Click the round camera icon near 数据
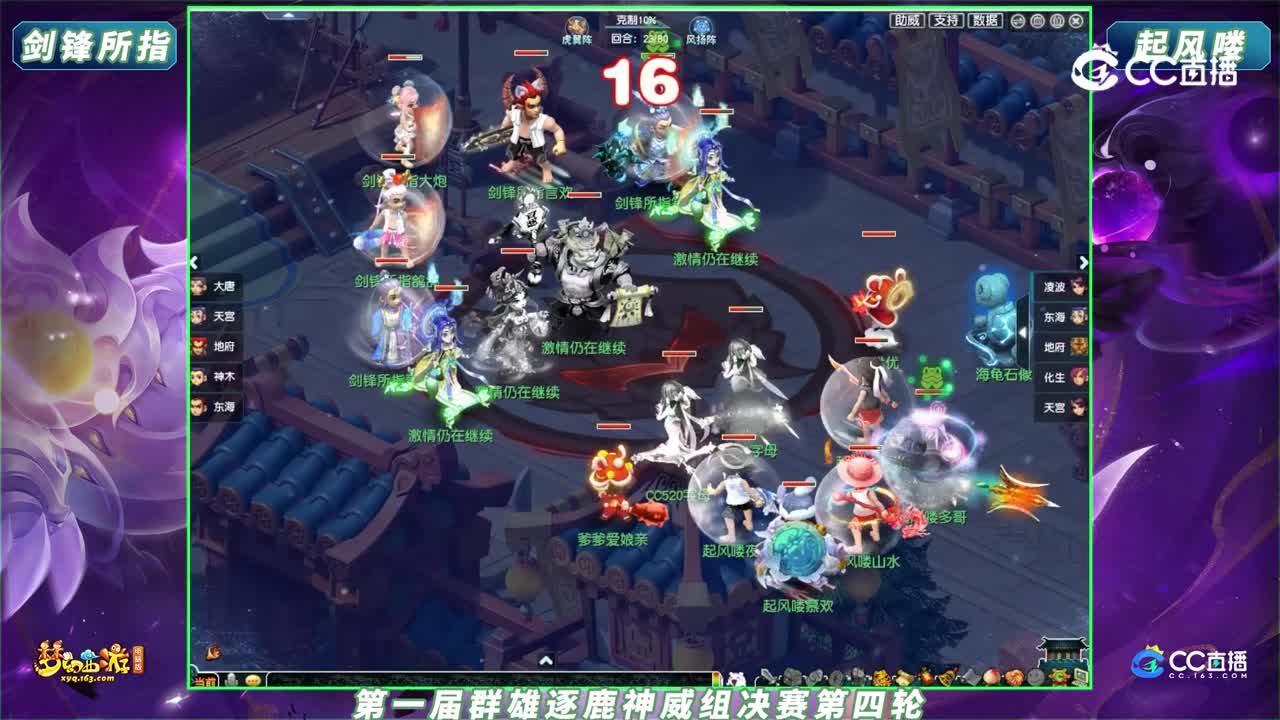Screen dimensions: 1280x720 tap(1036, 21)
